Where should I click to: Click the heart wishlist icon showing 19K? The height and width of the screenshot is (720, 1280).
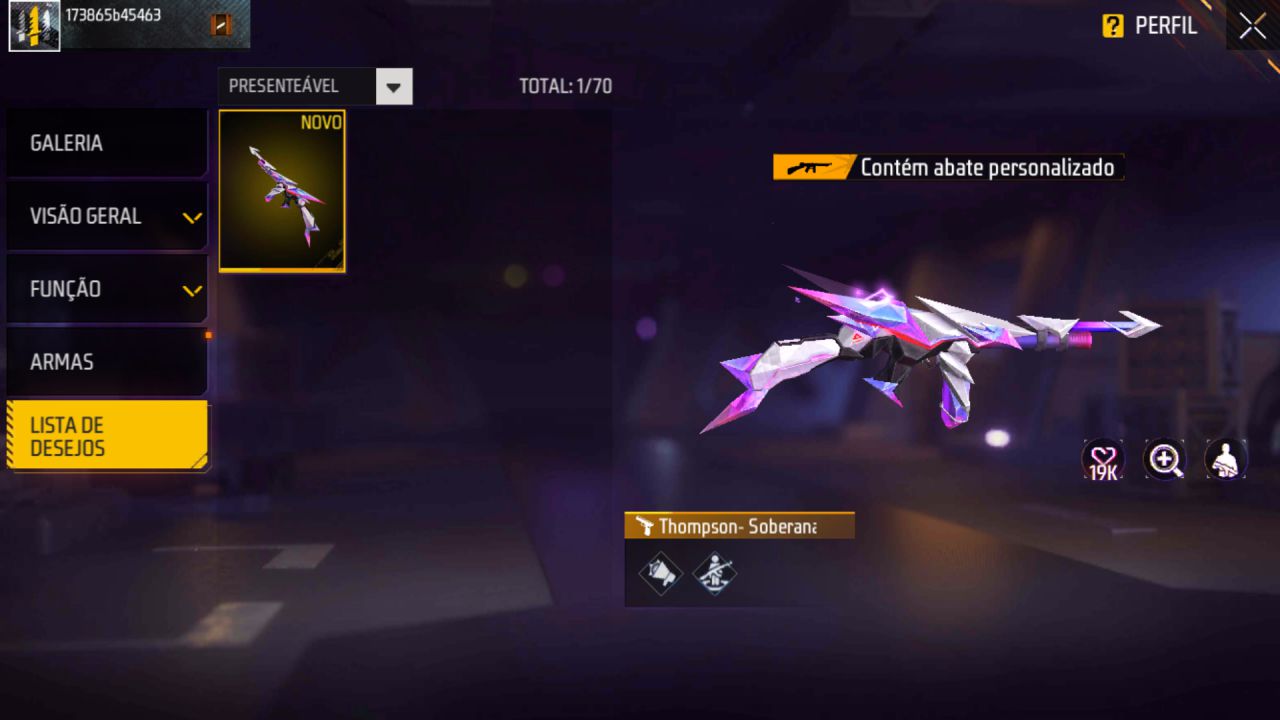(x=1103, y=460)
